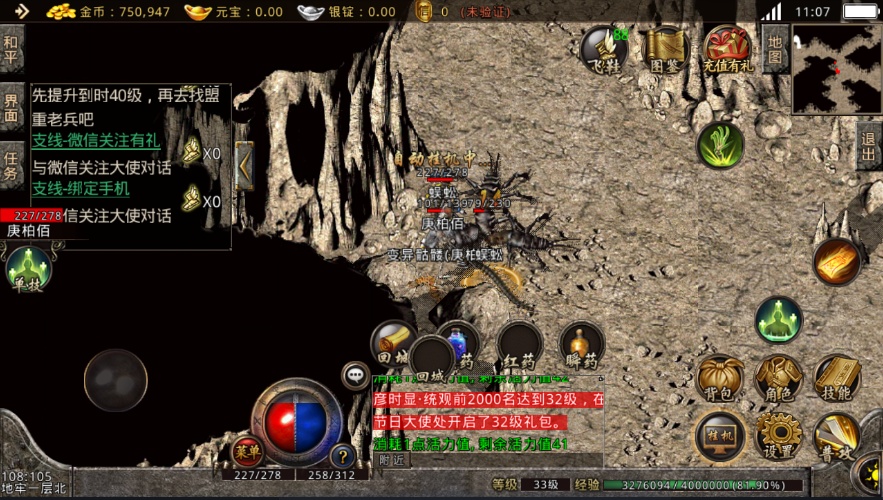The width and height of the screenshot is (883, 500).
Task: Open the 地图 map button
Action: tap(775, 49)
